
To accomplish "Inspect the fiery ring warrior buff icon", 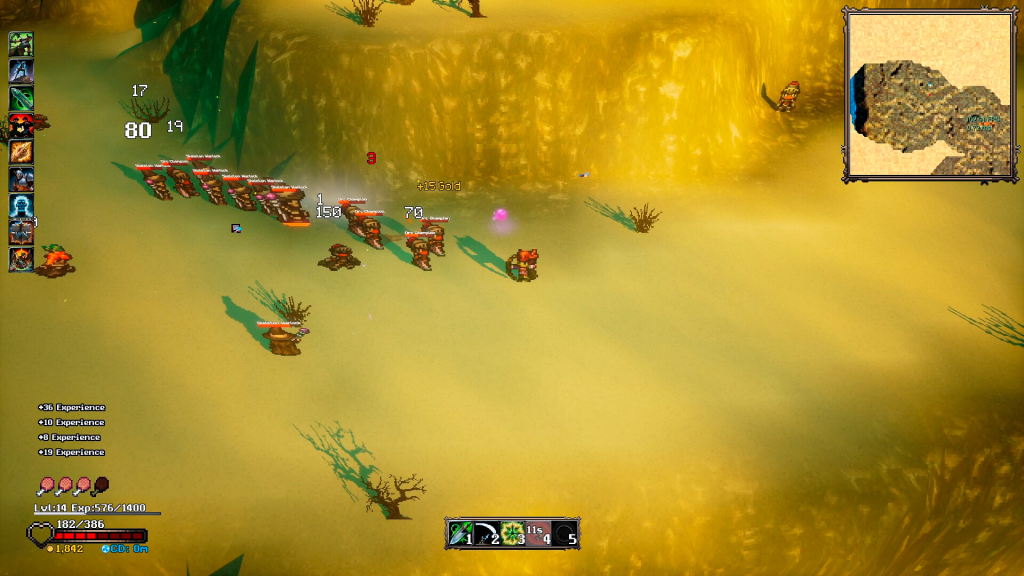I will pos(21,260).
